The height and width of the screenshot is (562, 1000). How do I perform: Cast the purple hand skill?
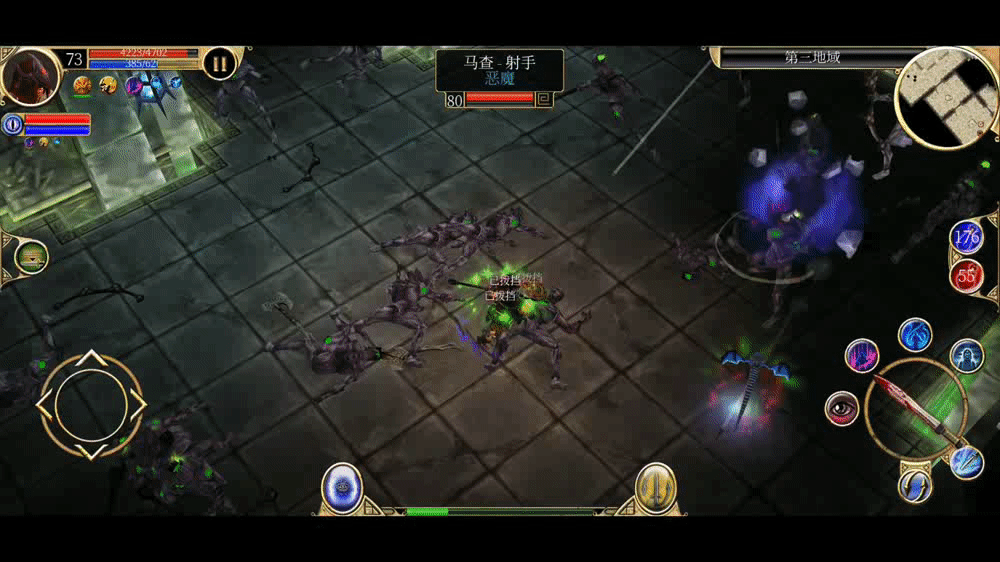[861, 355]
